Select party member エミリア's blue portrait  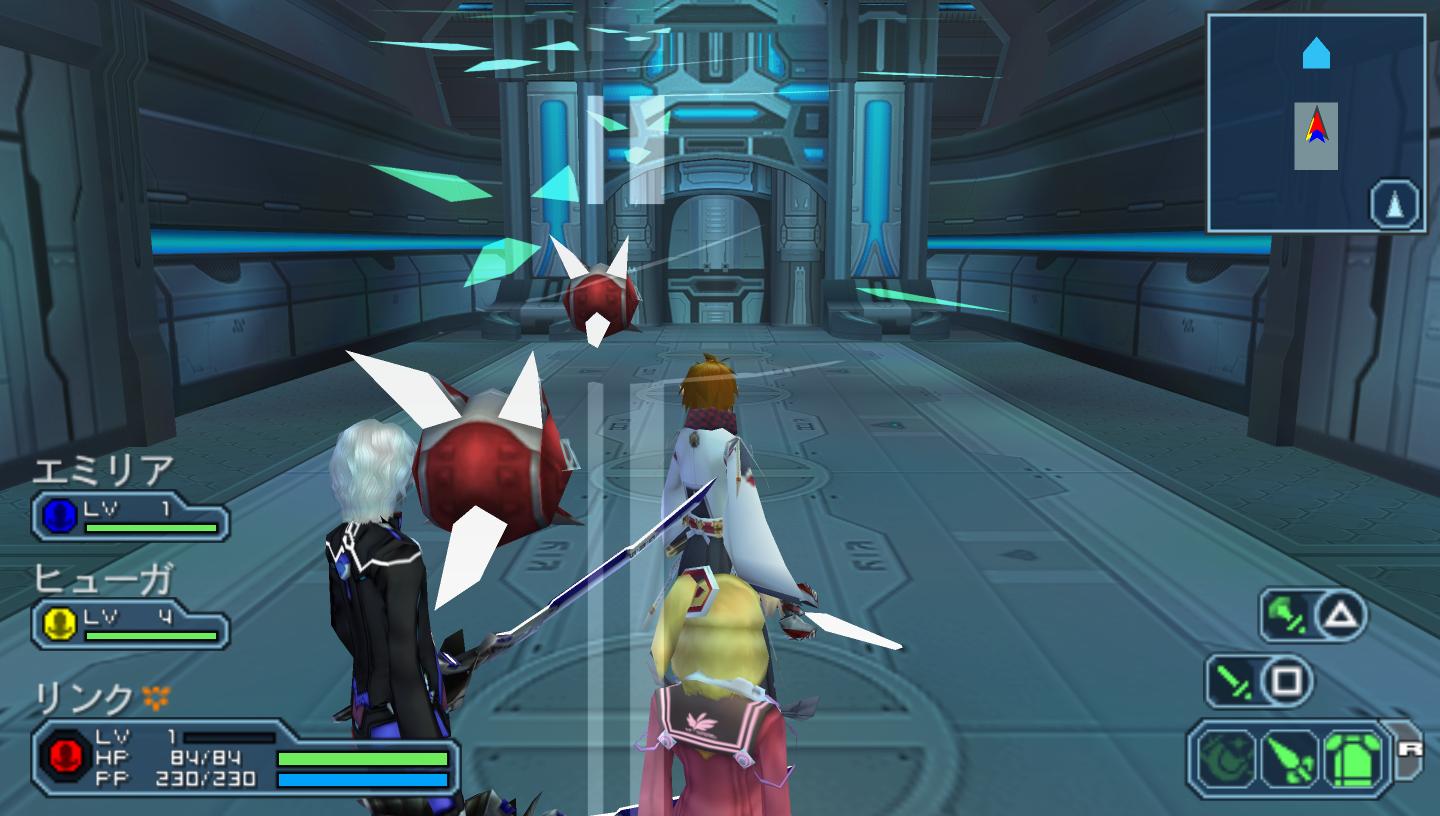tap(61, 516)
